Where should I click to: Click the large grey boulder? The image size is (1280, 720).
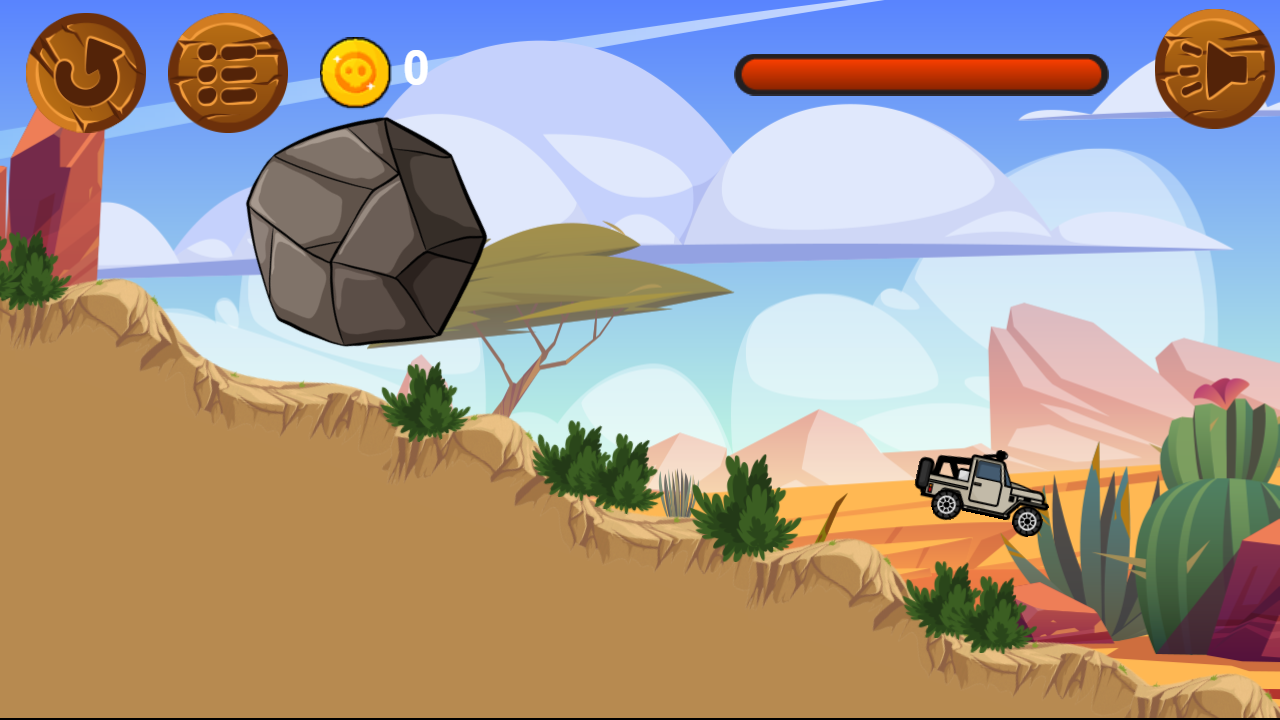365,230
